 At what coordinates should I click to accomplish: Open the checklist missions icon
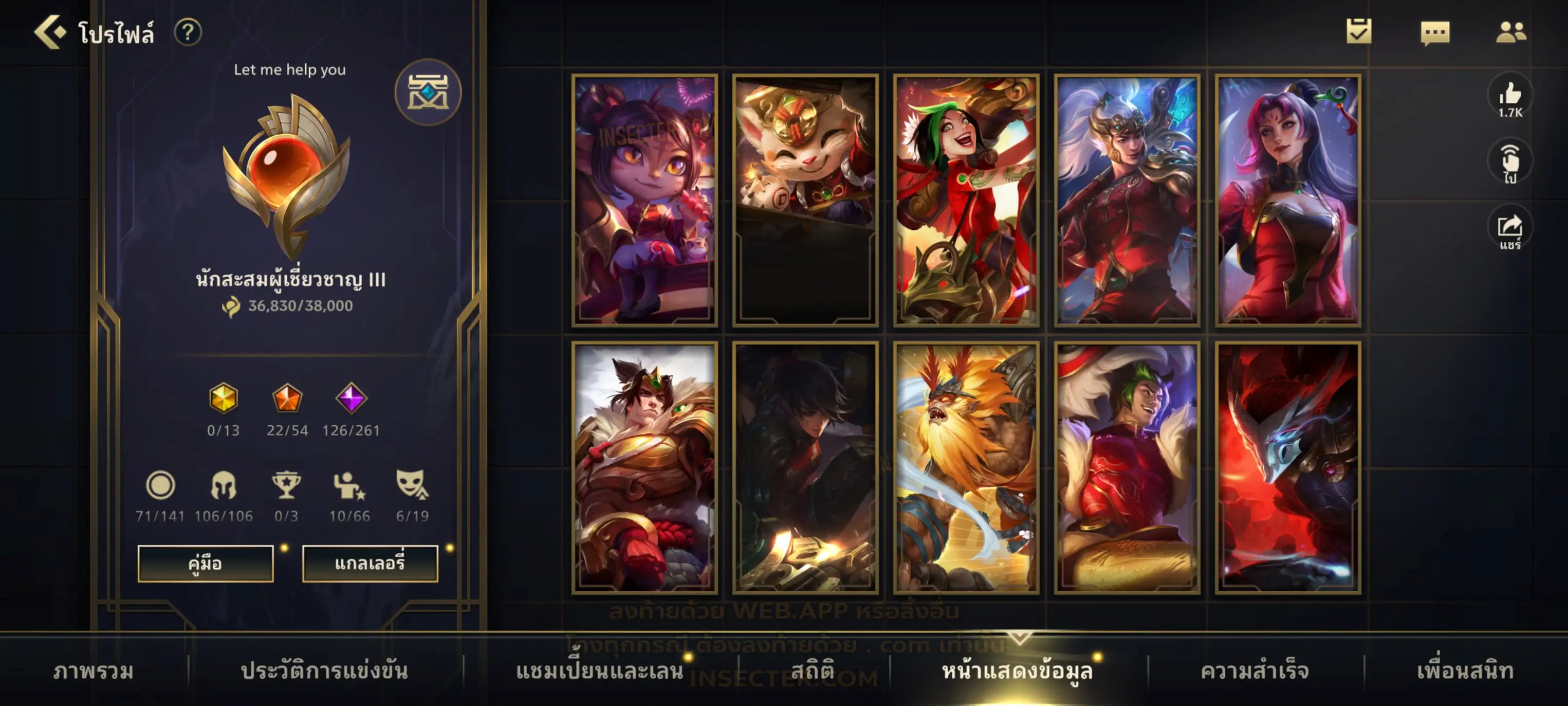click(1359, 31)
